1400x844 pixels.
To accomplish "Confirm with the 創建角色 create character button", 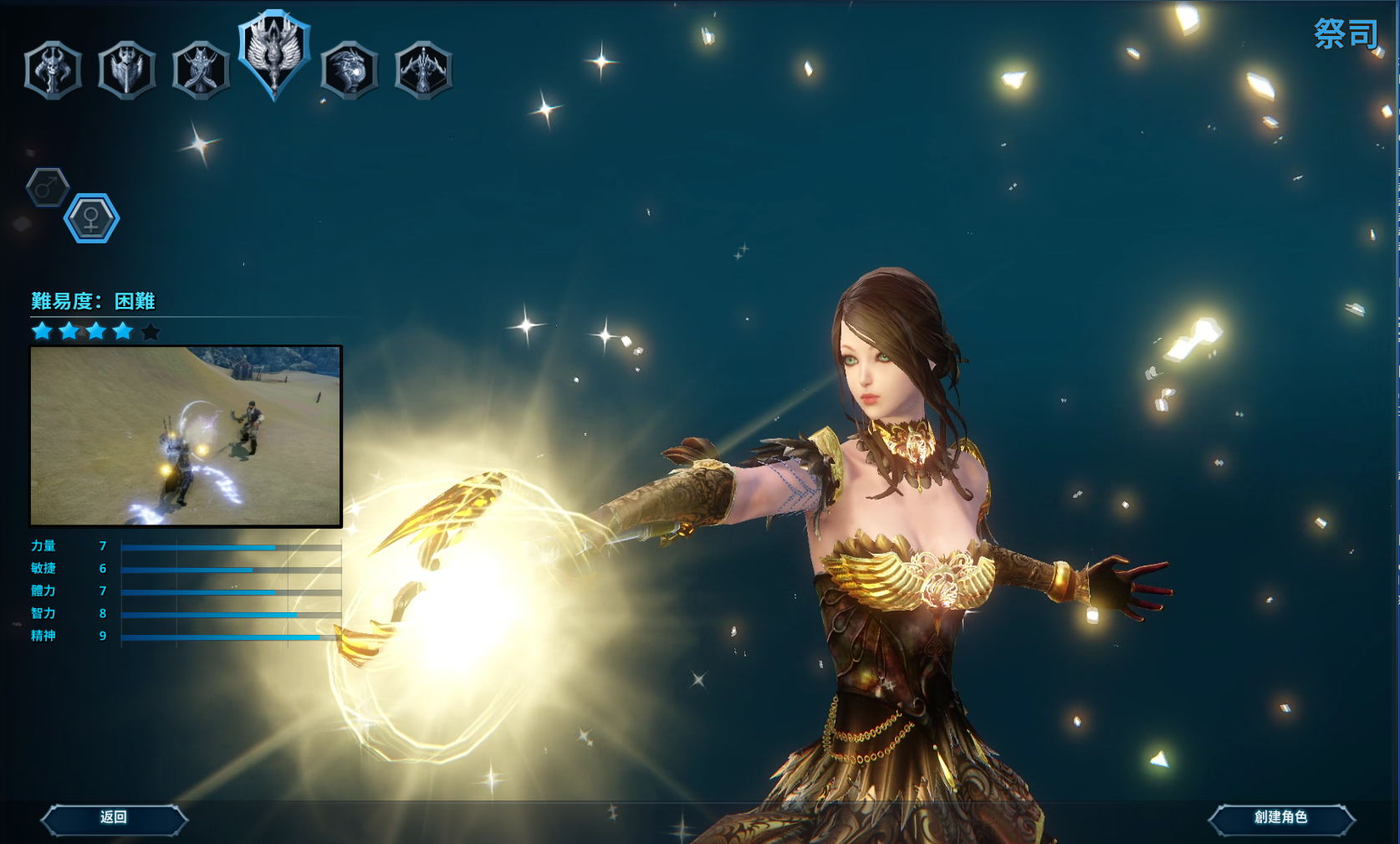I will [x=1280, y=818].
